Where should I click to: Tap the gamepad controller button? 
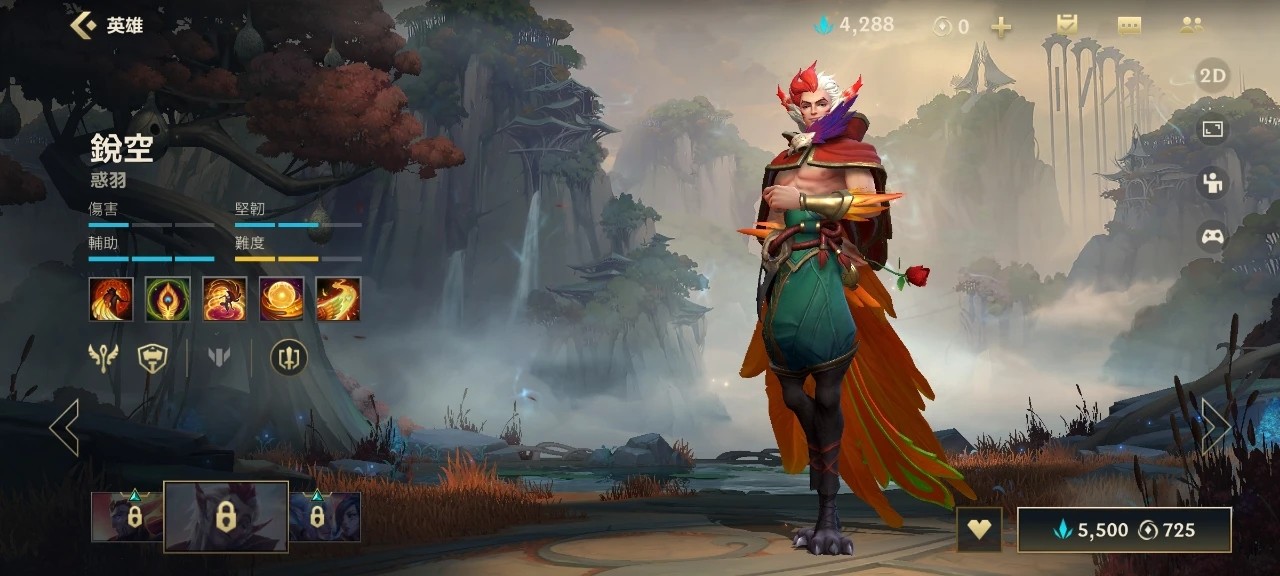(x=1213, y=237)
